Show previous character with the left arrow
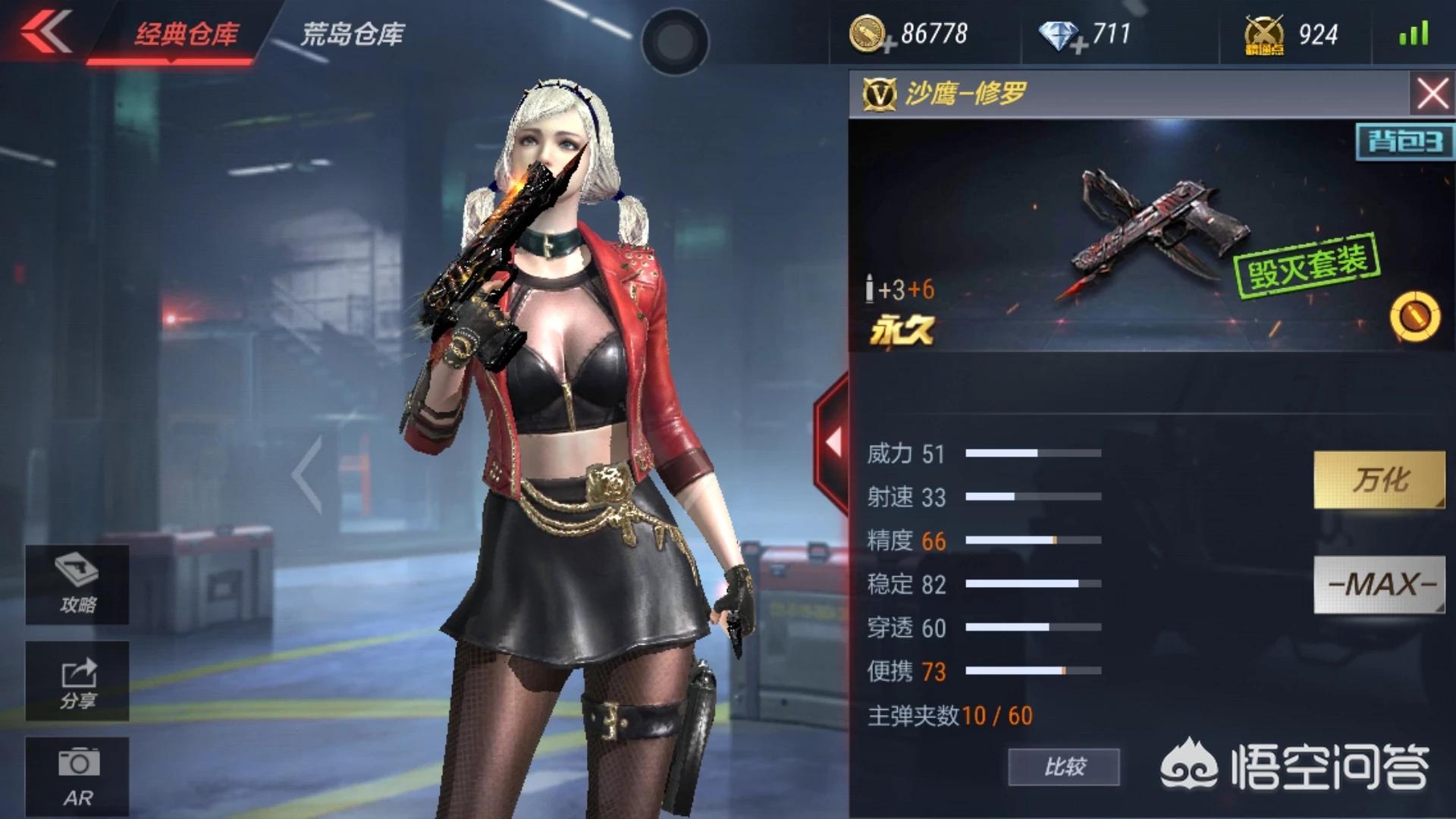This screenshot has width=1456, height=819. tap(308, 475)
